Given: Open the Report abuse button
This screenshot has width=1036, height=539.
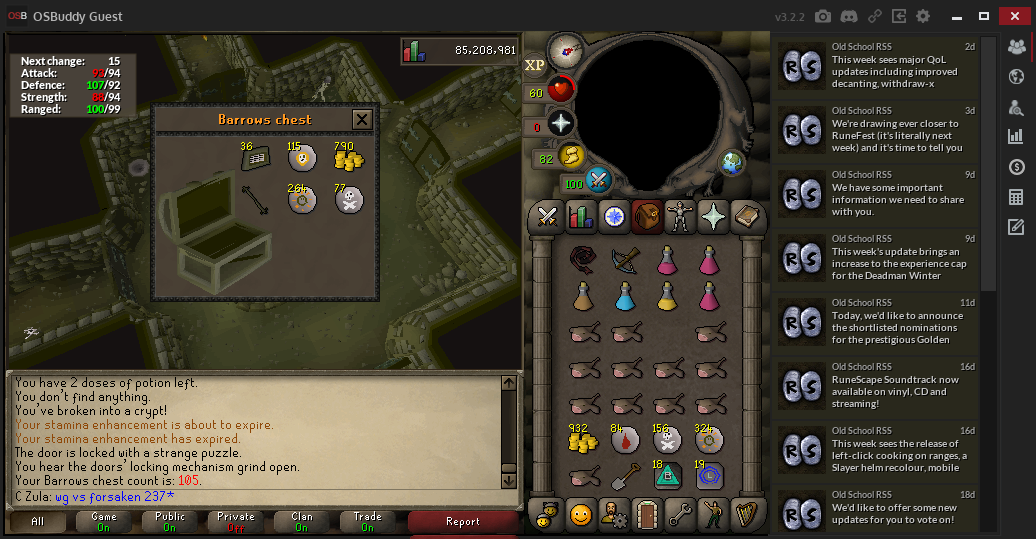Looking at the screenshot, I should 463,521.
